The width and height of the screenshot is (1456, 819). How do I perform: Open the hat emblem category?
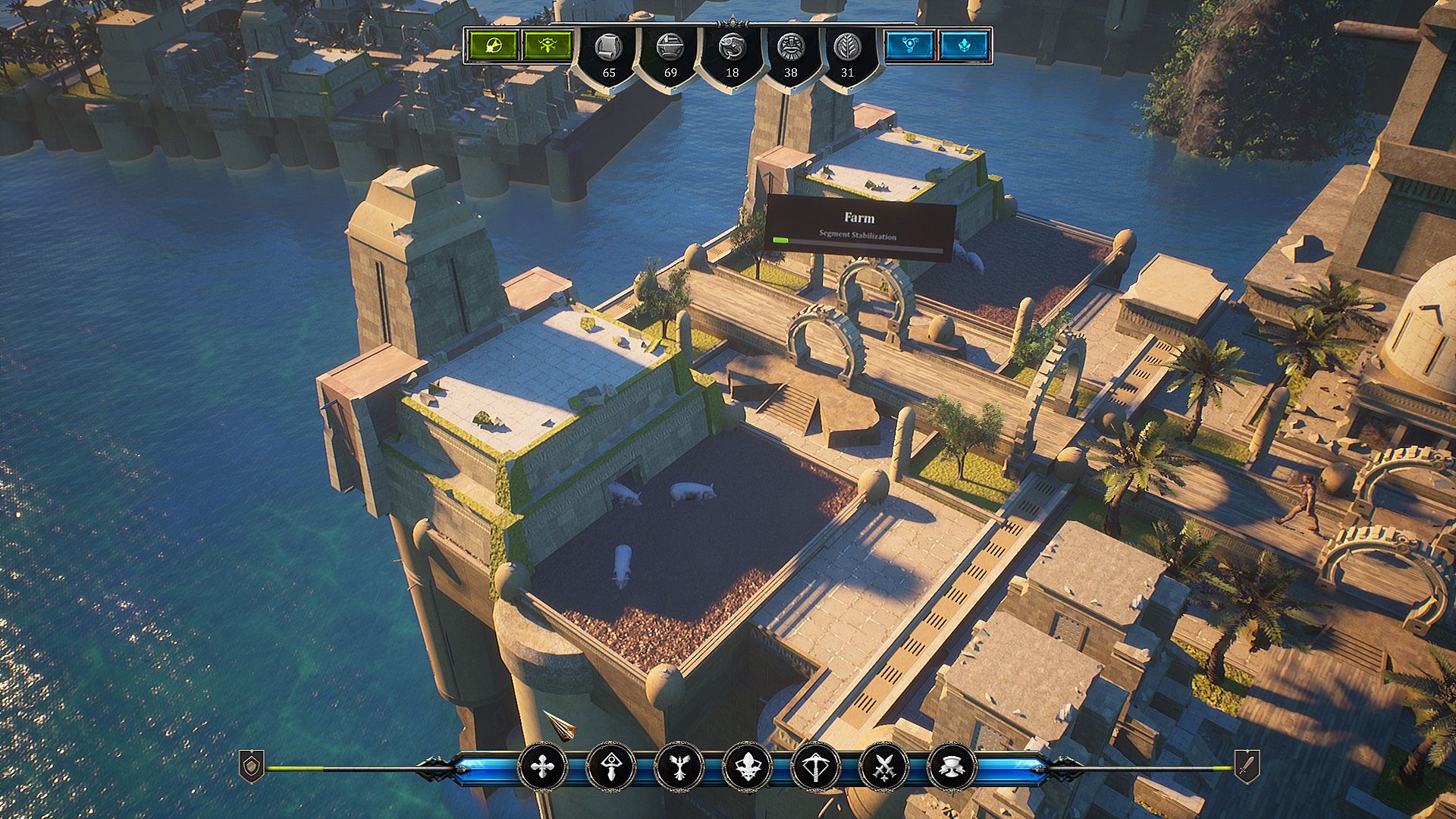point(951,767)
